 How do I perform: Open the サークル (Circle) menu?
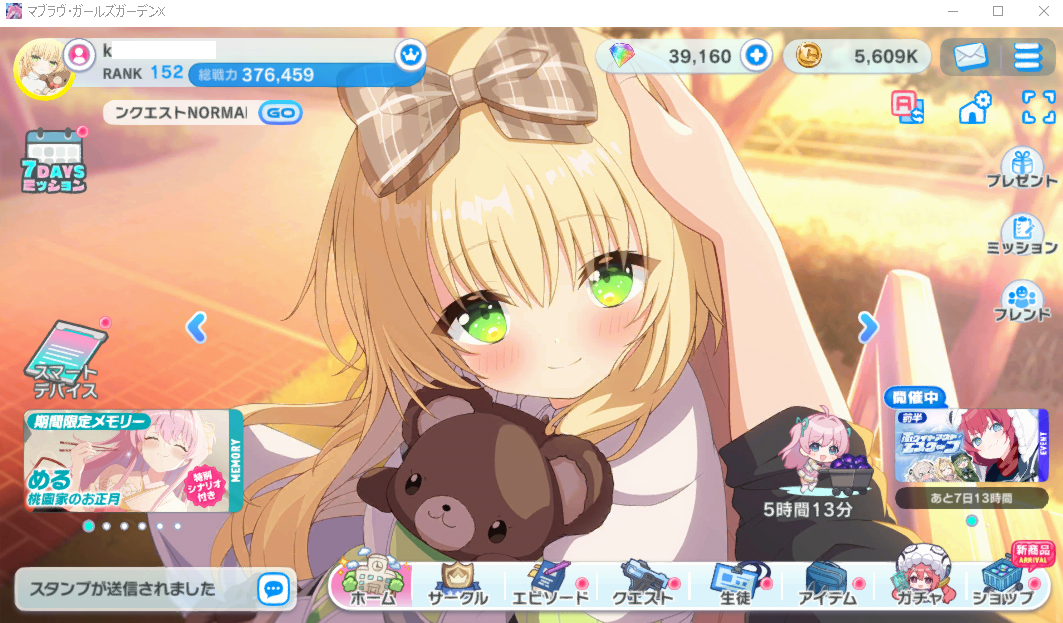tap(458, 582)
